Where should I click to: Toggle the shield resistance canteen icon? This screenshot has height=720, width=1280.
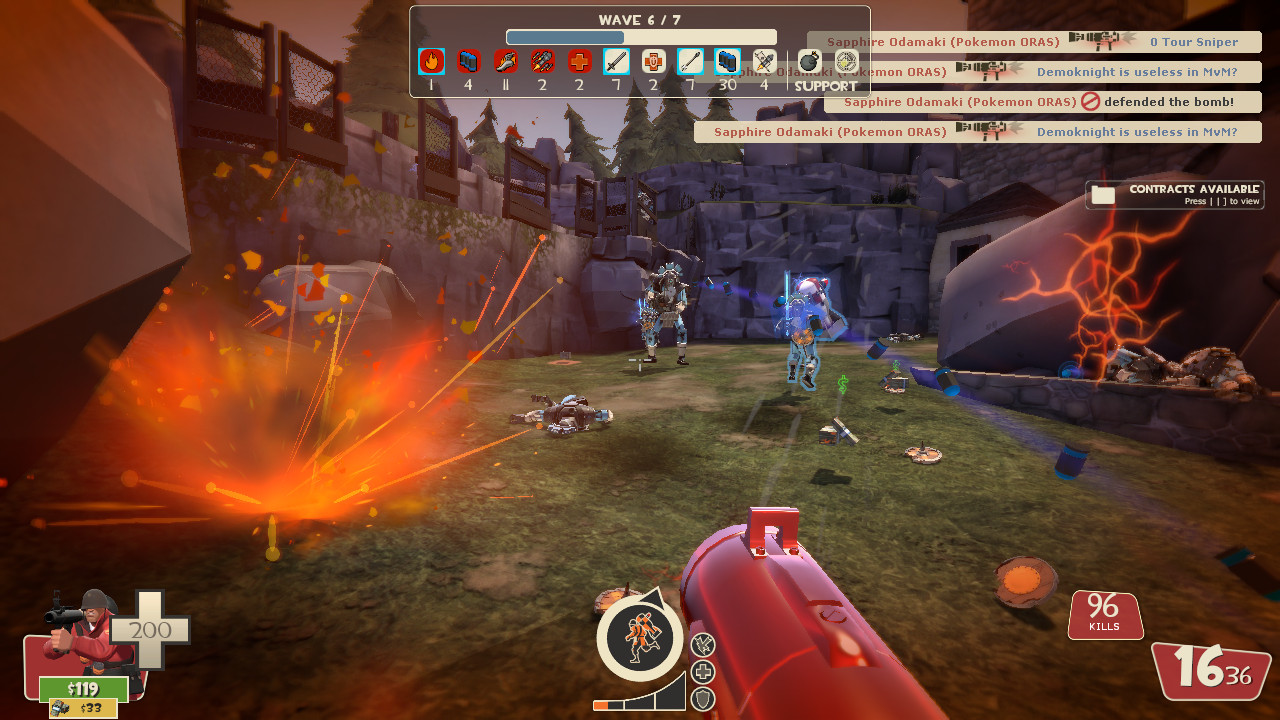pos(701,697)
